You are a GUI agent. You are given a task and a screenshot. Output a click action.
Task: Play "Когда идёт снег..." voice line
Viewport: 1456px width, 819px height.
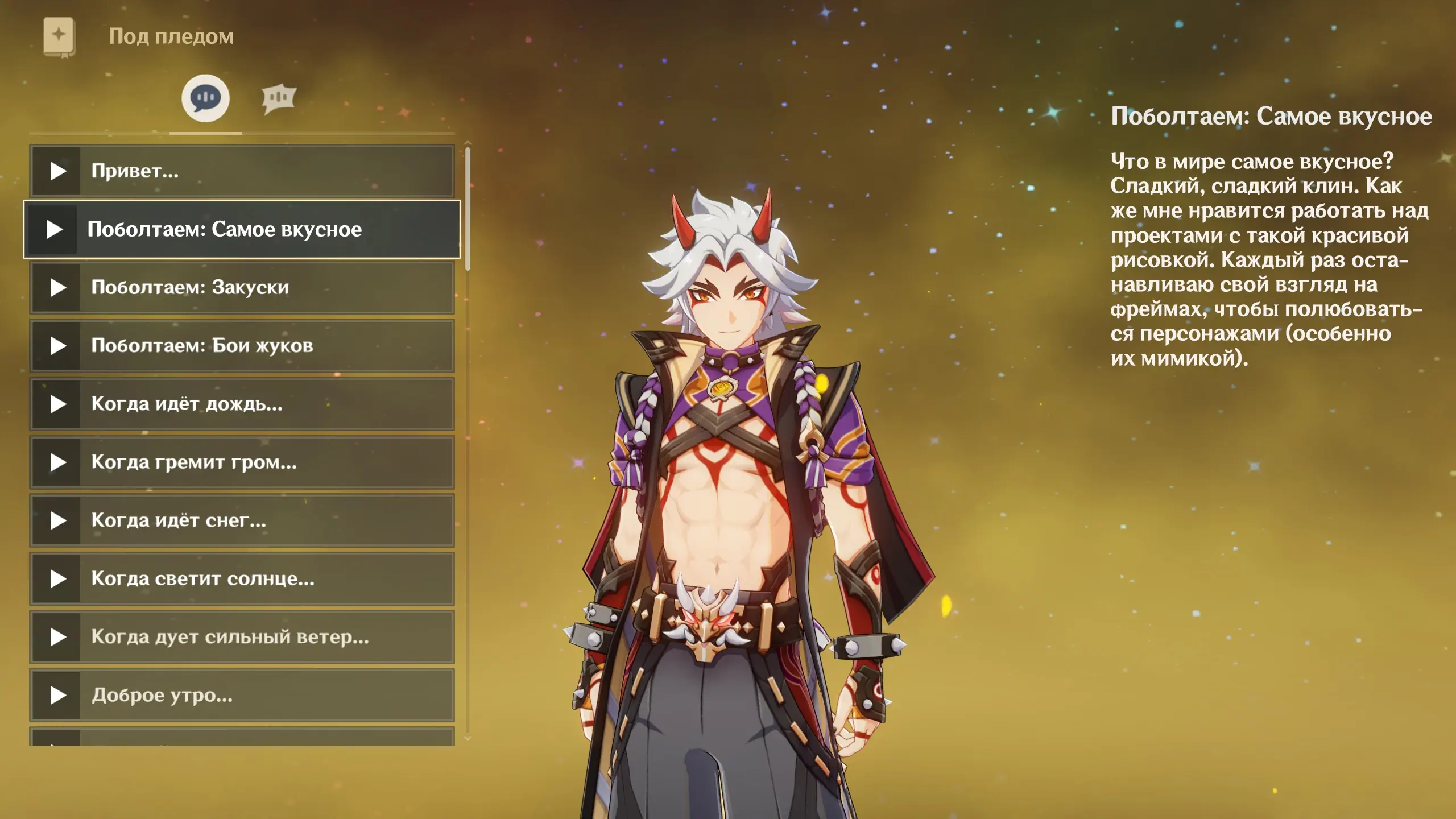point(58,521)
